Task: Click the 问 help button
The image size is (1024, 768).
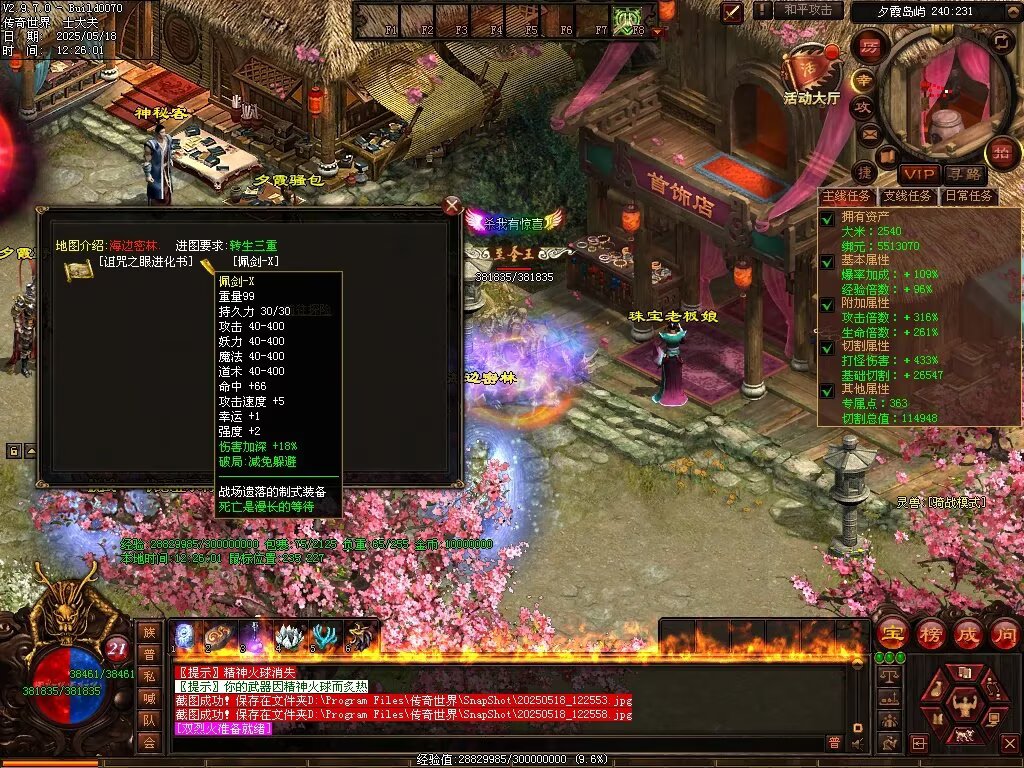Action: (x=1004, y=633)
